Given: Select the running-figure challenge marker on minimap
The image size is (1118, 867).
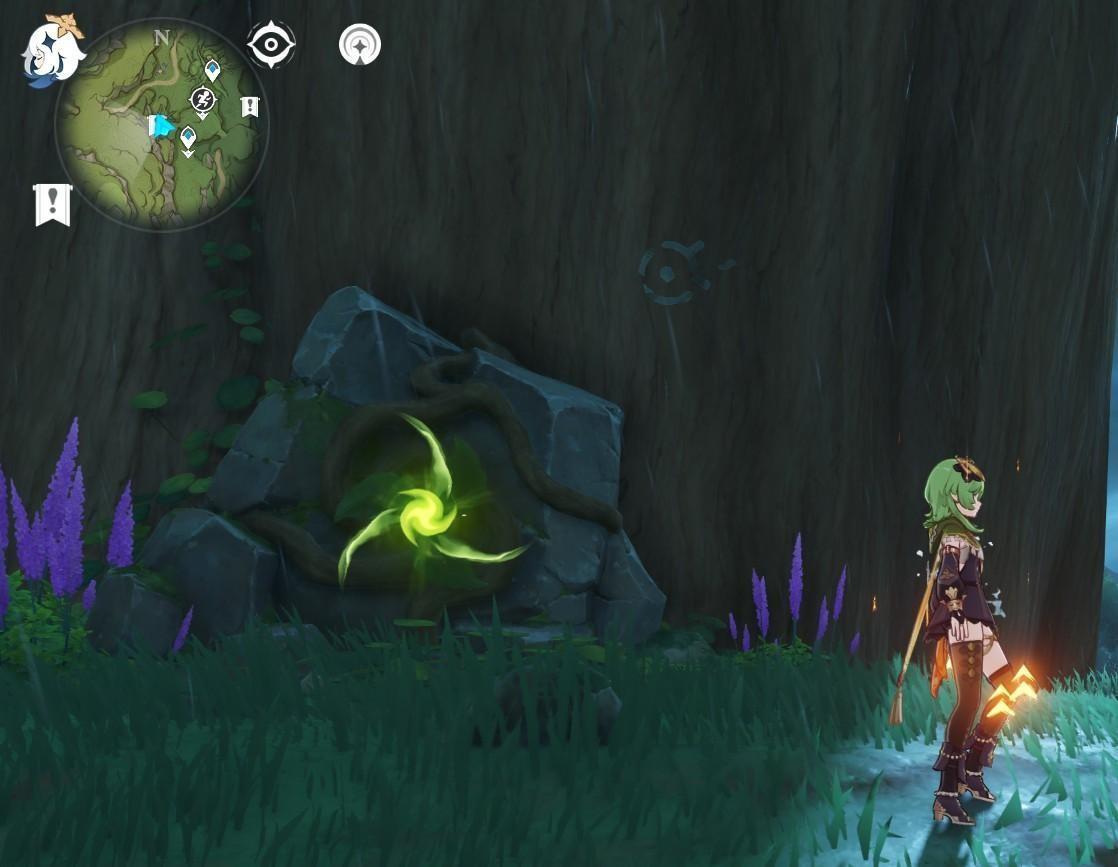Looking at the screenshot, I should [x=203, y=99].
